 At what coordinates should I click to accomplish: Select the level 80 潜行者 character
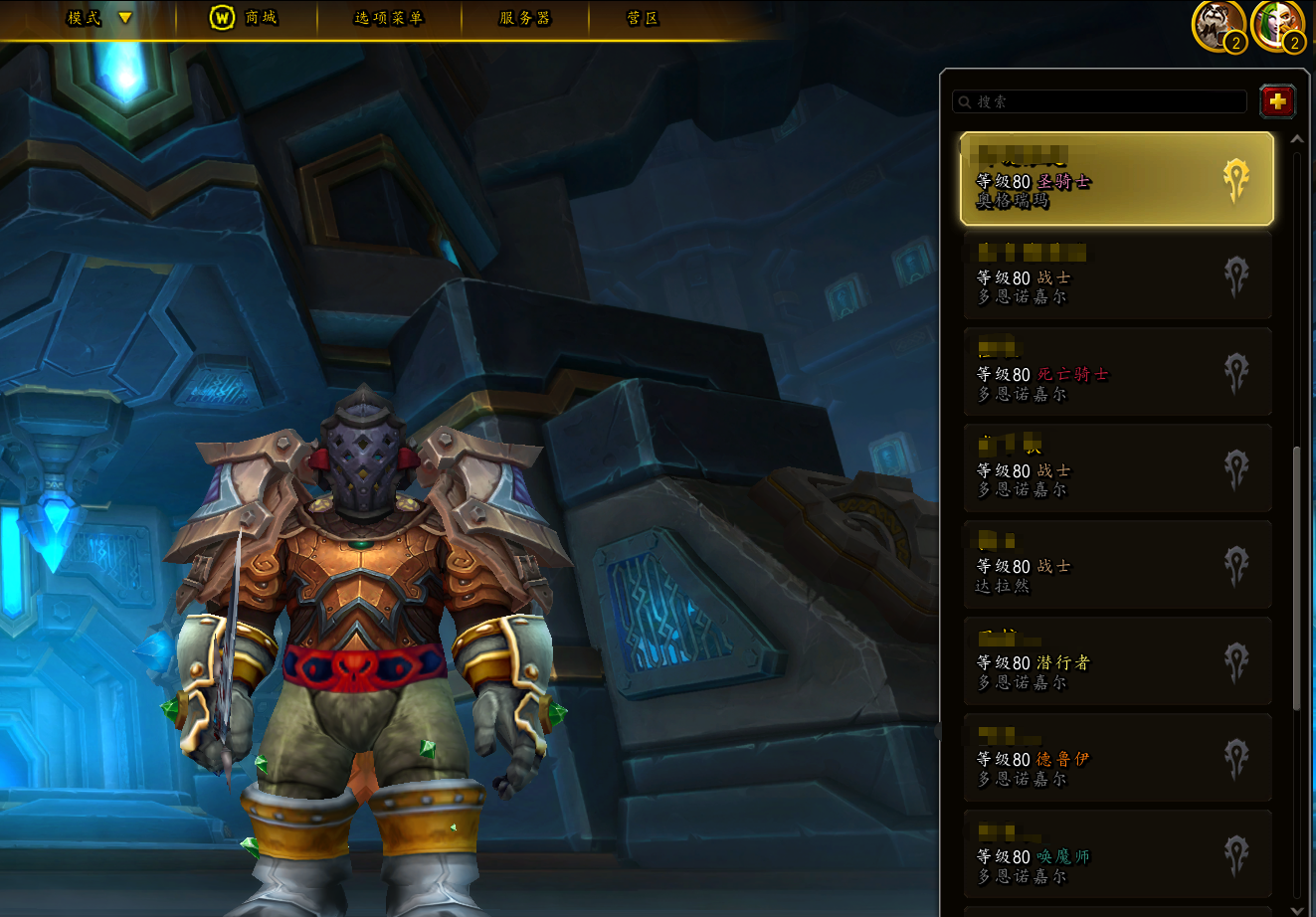(1116, 661)
